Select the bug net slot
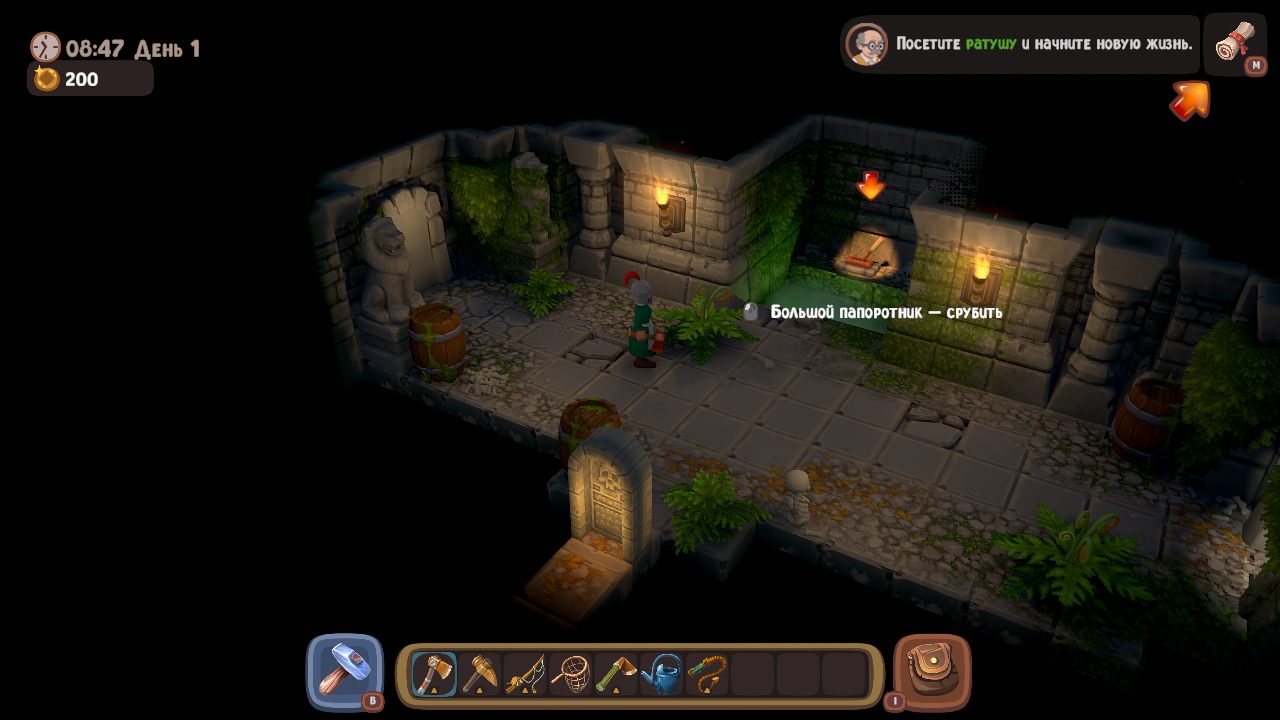 (x=571, y=674)
